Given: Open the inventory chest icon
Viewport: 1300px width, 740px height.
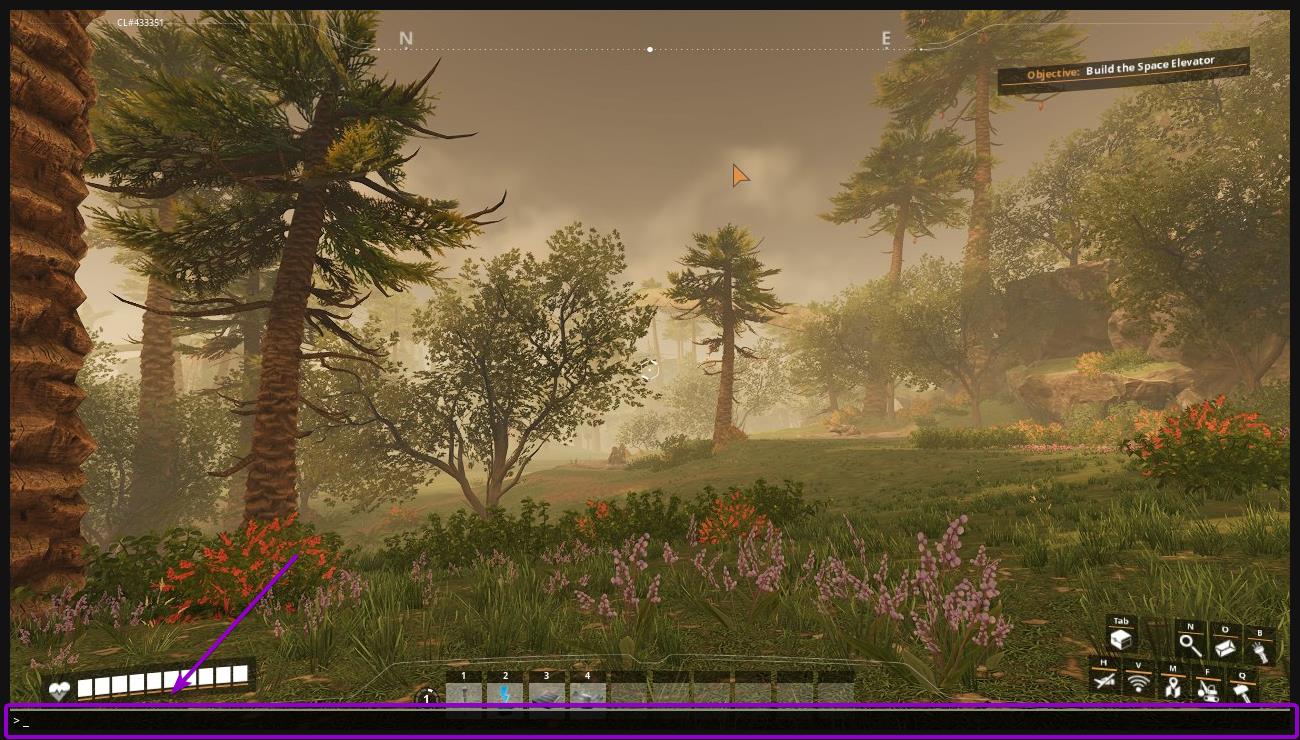Looking at the screenshot, I should (1121, 639).
